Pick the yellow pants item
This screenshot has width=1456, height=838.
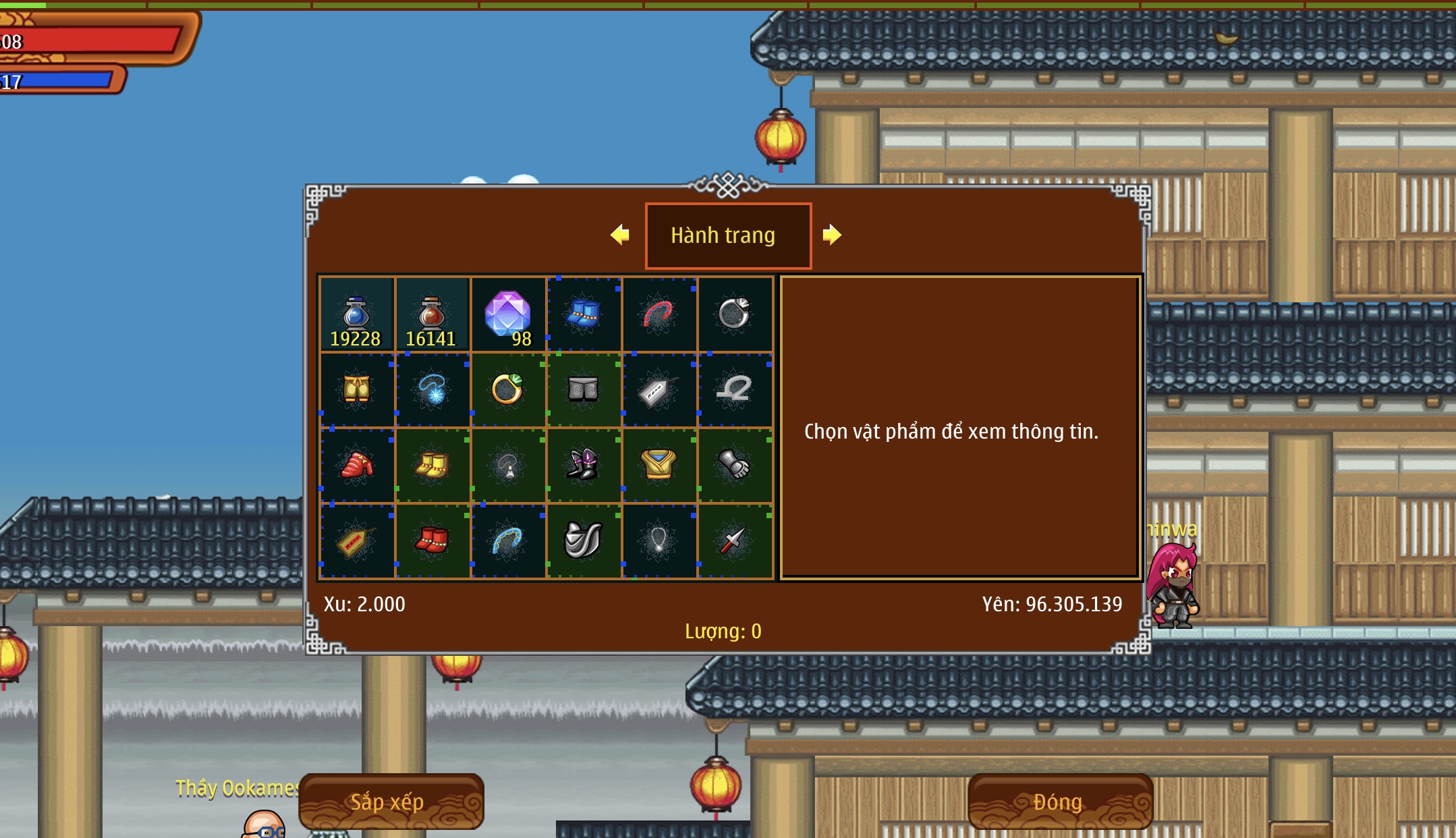click(x=356, y=389)
